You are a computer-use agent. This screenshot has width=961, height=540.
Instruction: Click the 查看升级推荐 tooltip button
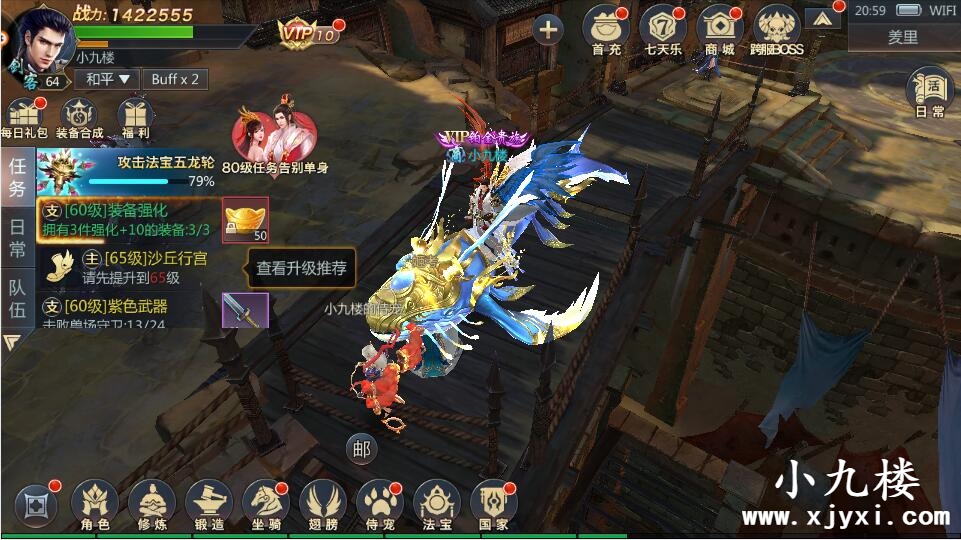tap(301, 268)
